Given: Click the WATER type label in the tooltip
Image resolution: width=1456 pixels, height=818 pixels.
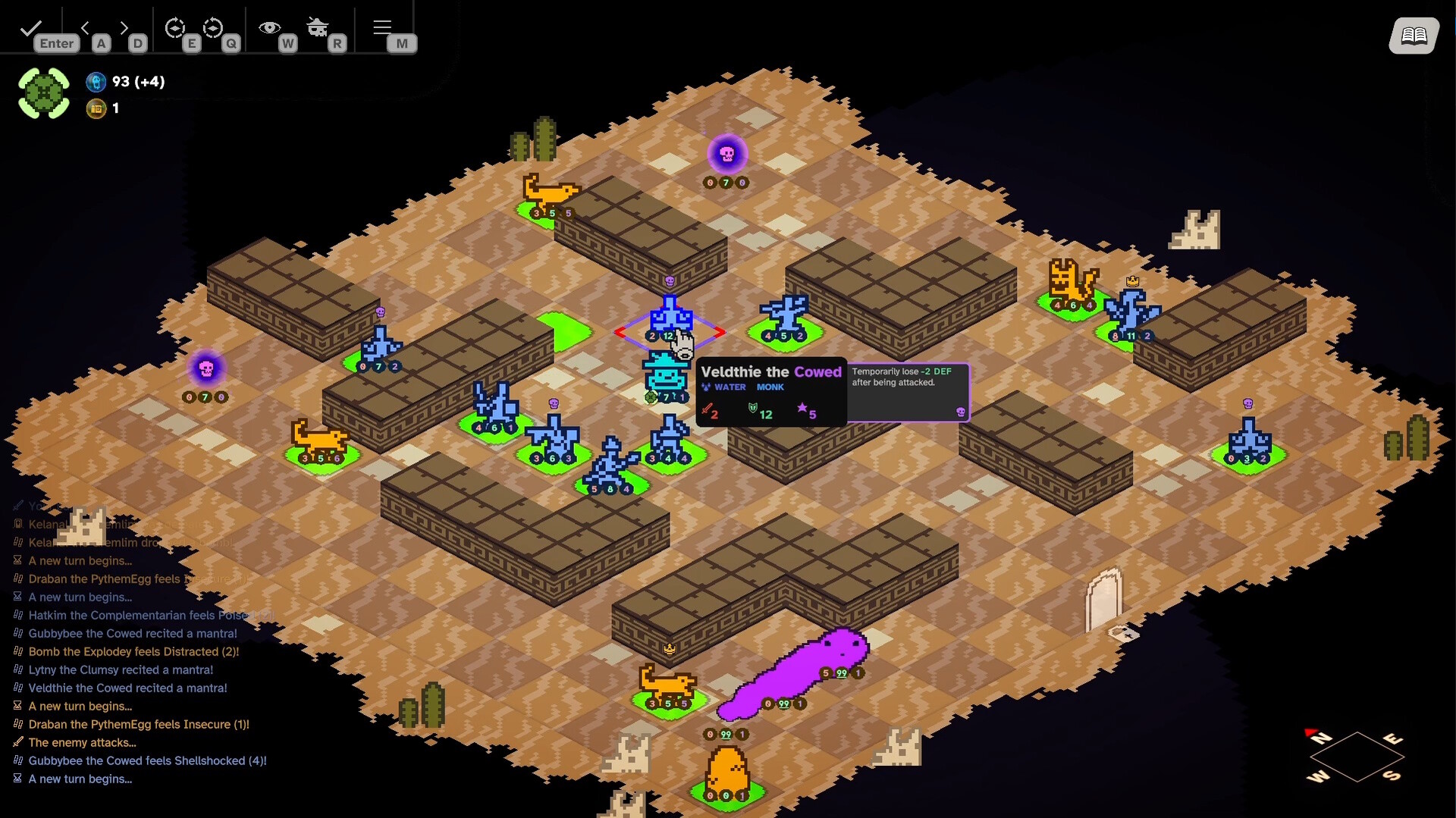Looking at the screenshot, I should 730,387.
